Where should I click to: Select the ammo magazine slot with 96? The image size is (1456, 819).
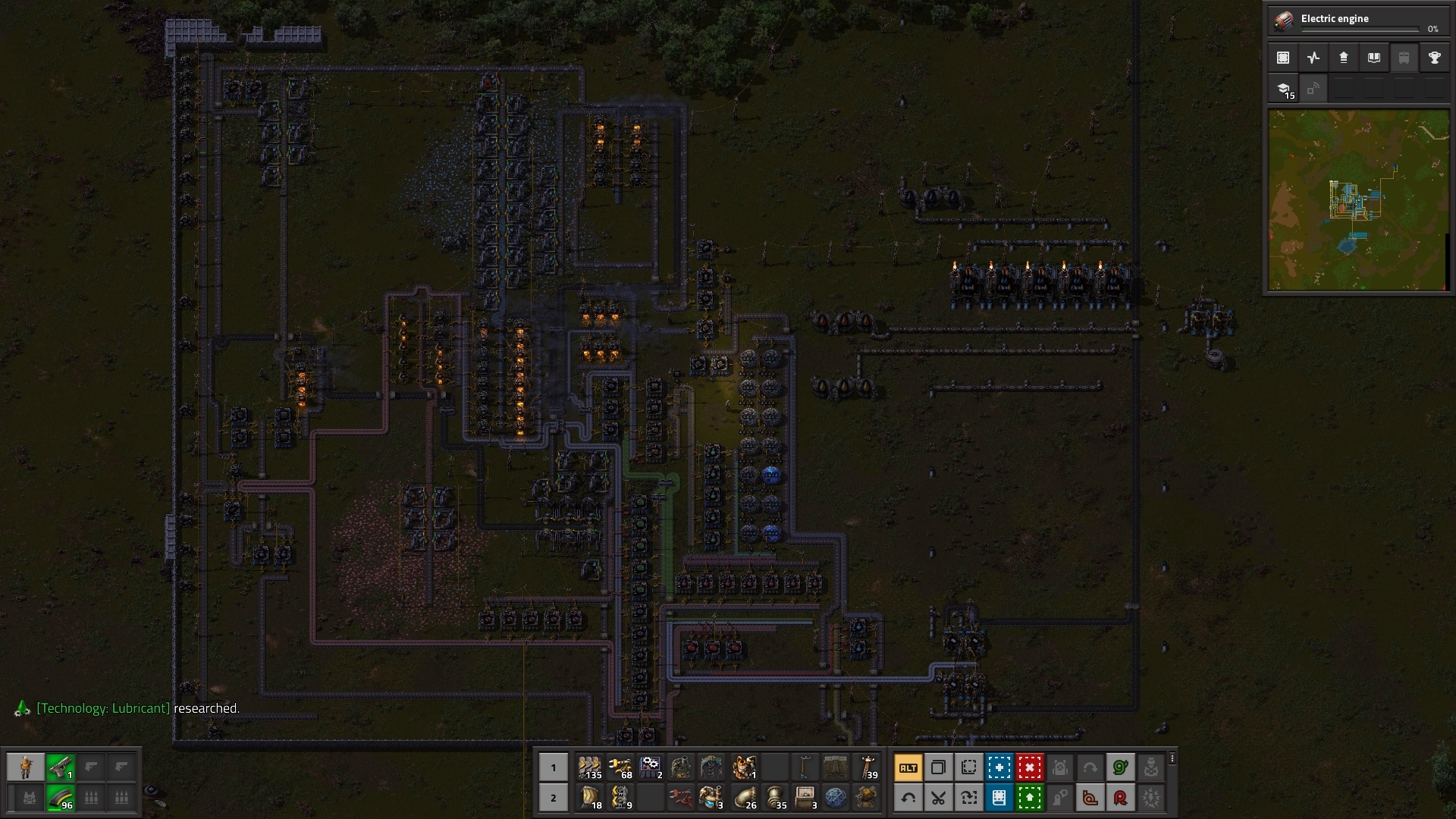61,798
